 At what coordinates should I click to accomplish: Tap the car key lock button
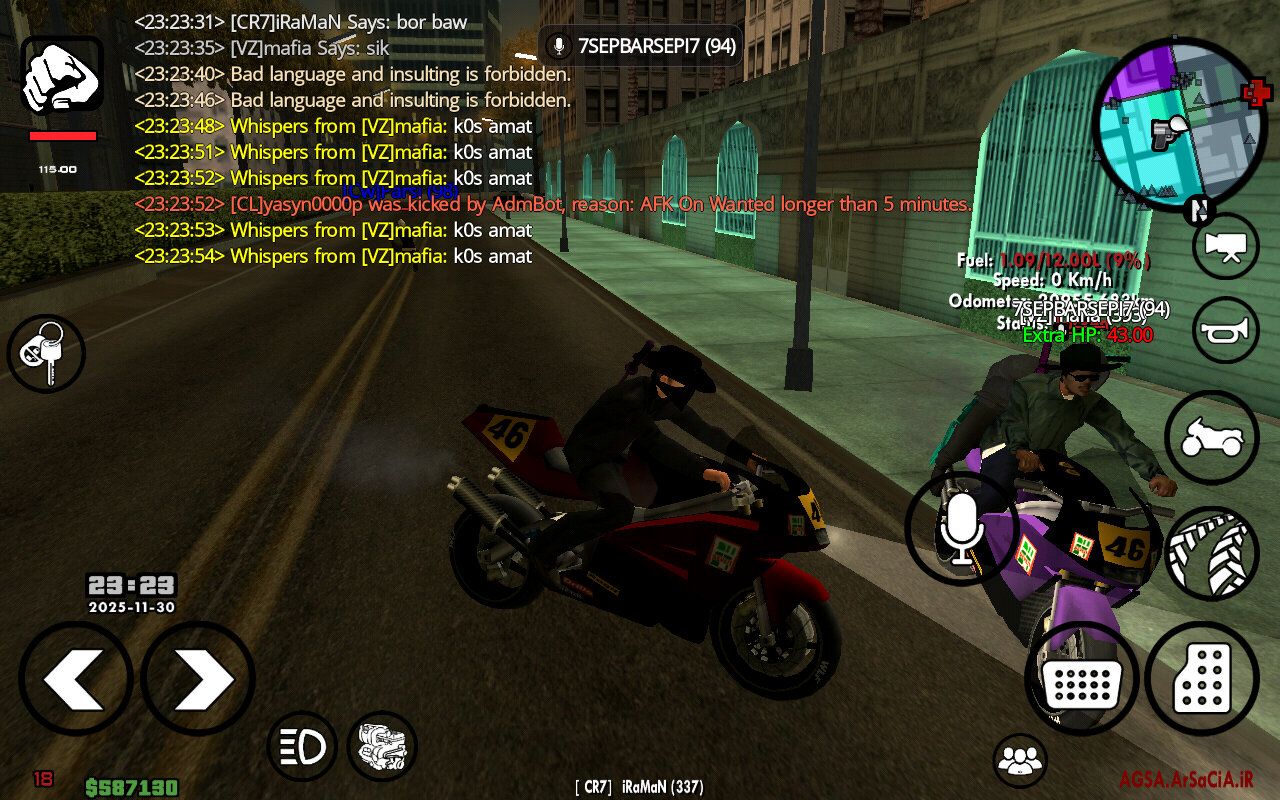tap(46, 352)
